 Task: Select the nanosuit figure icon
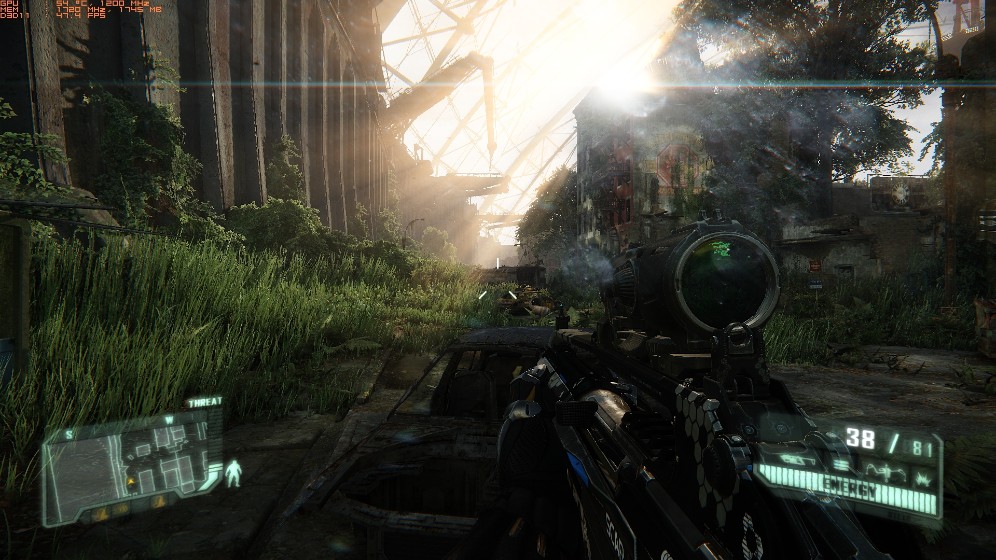point(233,473)
